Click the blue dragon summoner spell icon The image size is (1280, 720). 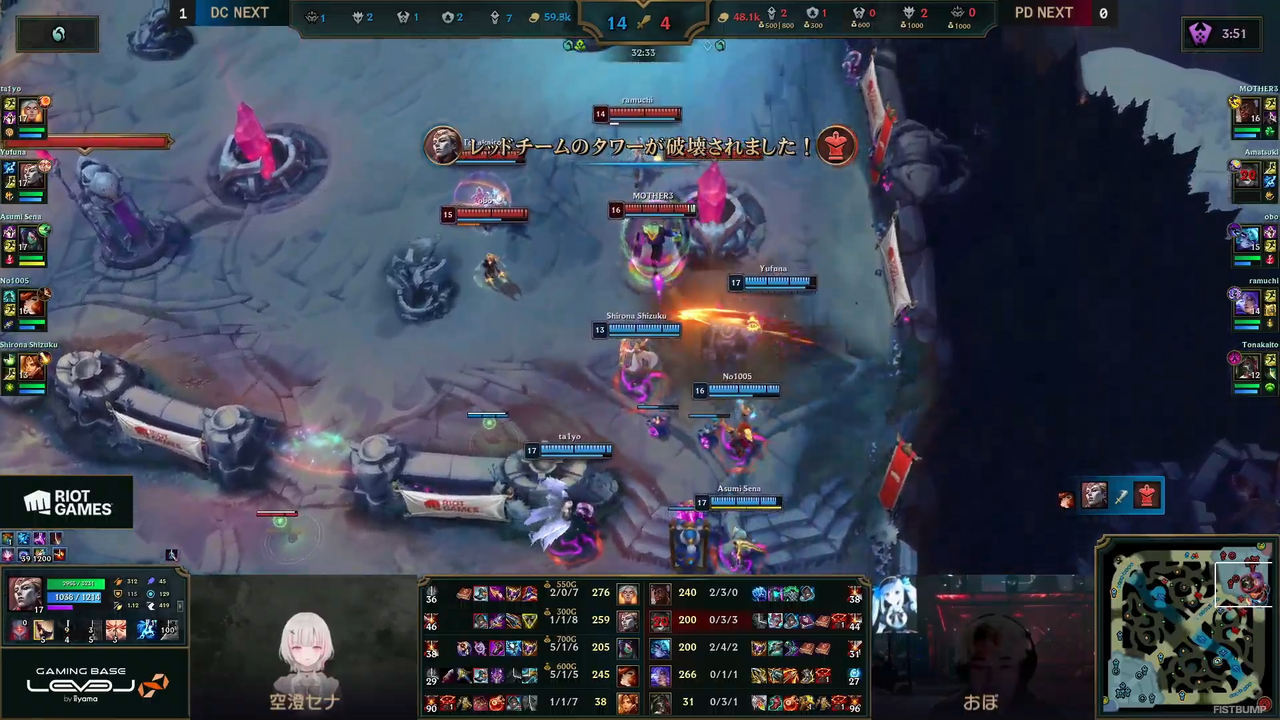click(x=146, y=630)
